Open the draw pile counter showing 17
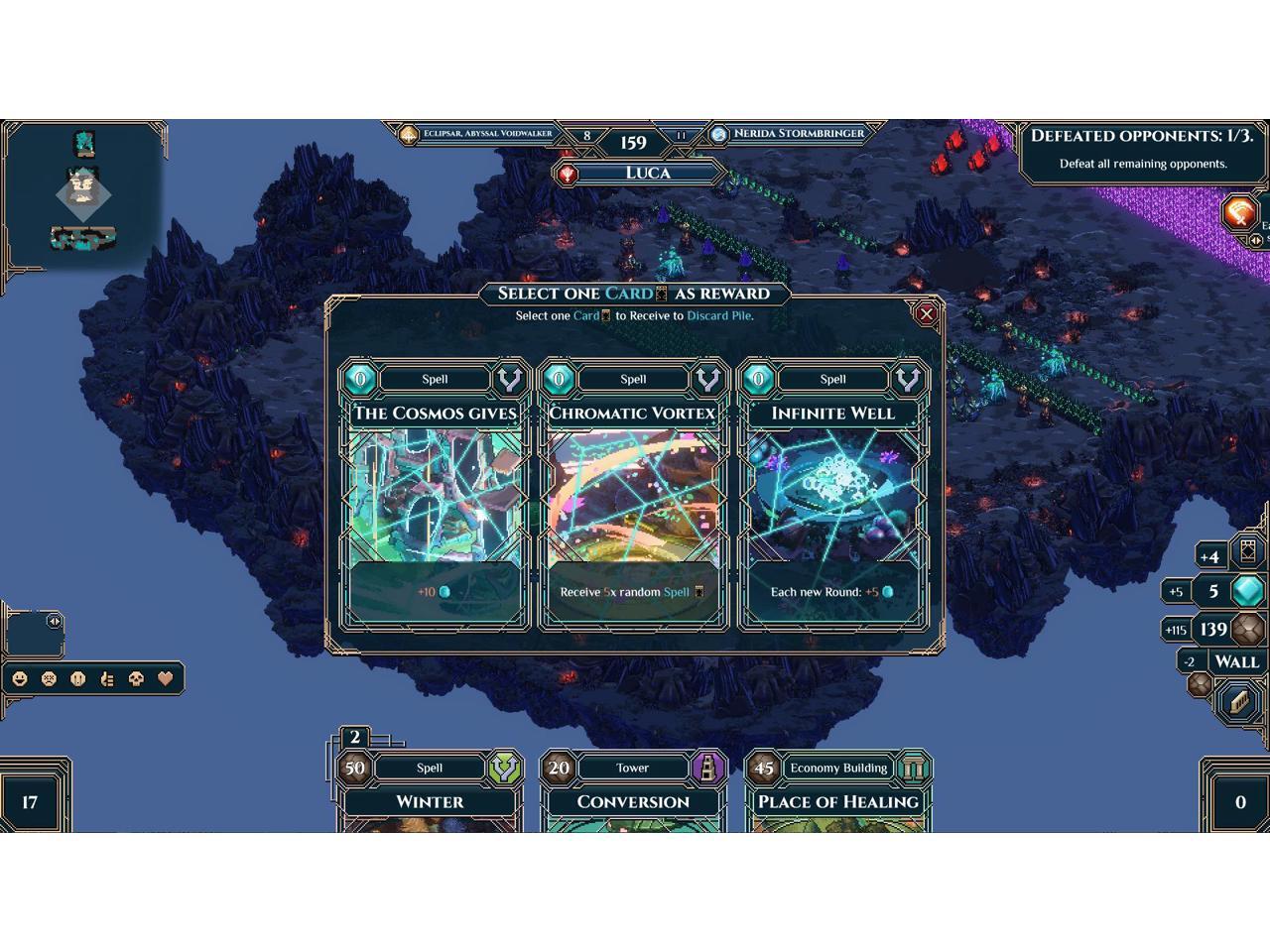The width and height of the screenshot is (1270, 952). 30,801
